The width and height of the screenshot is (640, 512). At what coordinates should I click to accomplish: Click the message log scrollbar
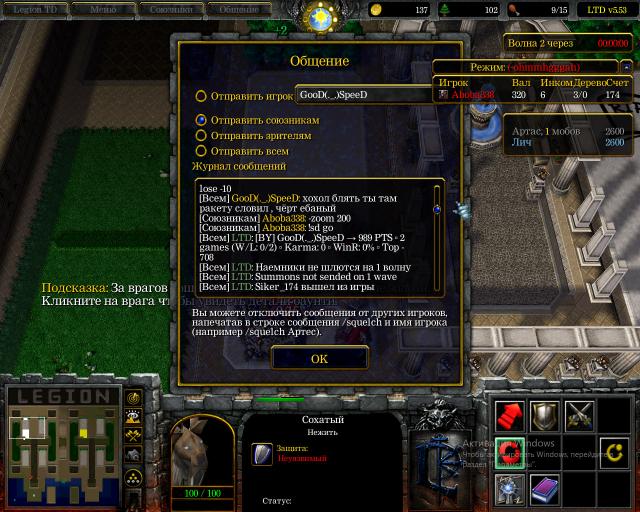click(x=436, y=238)
